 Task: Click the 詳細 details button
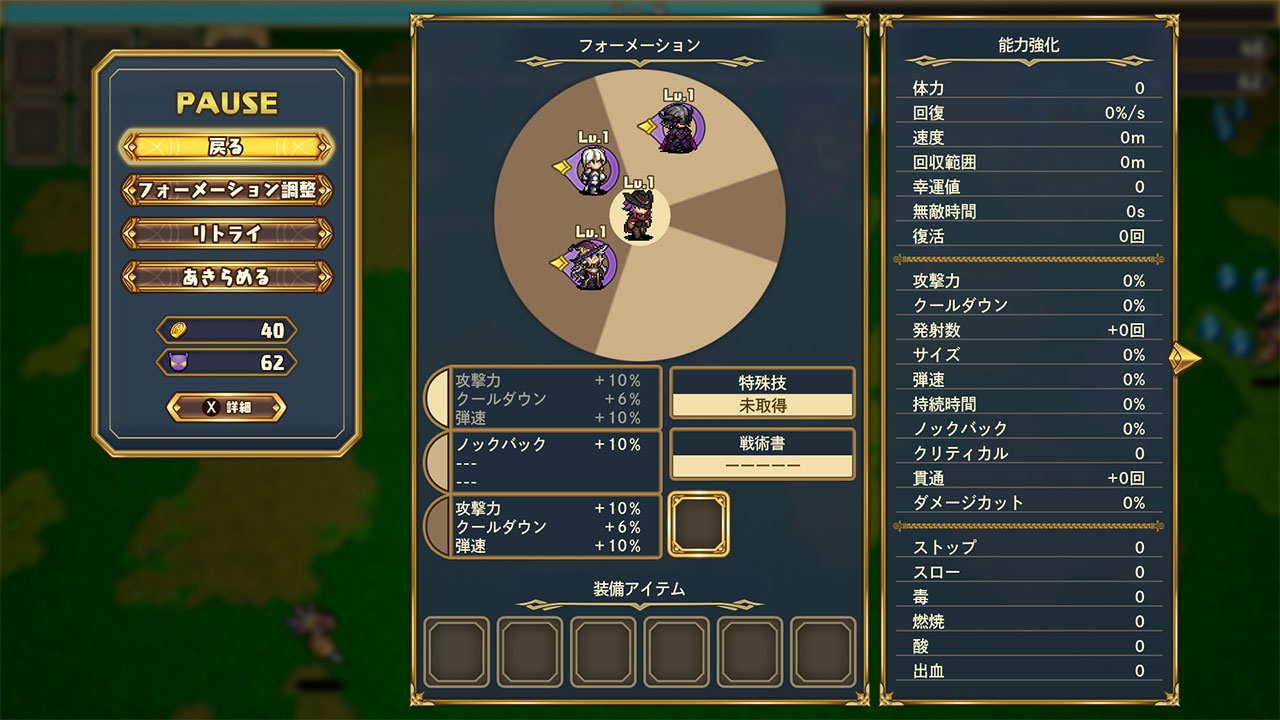click(226, 408)
